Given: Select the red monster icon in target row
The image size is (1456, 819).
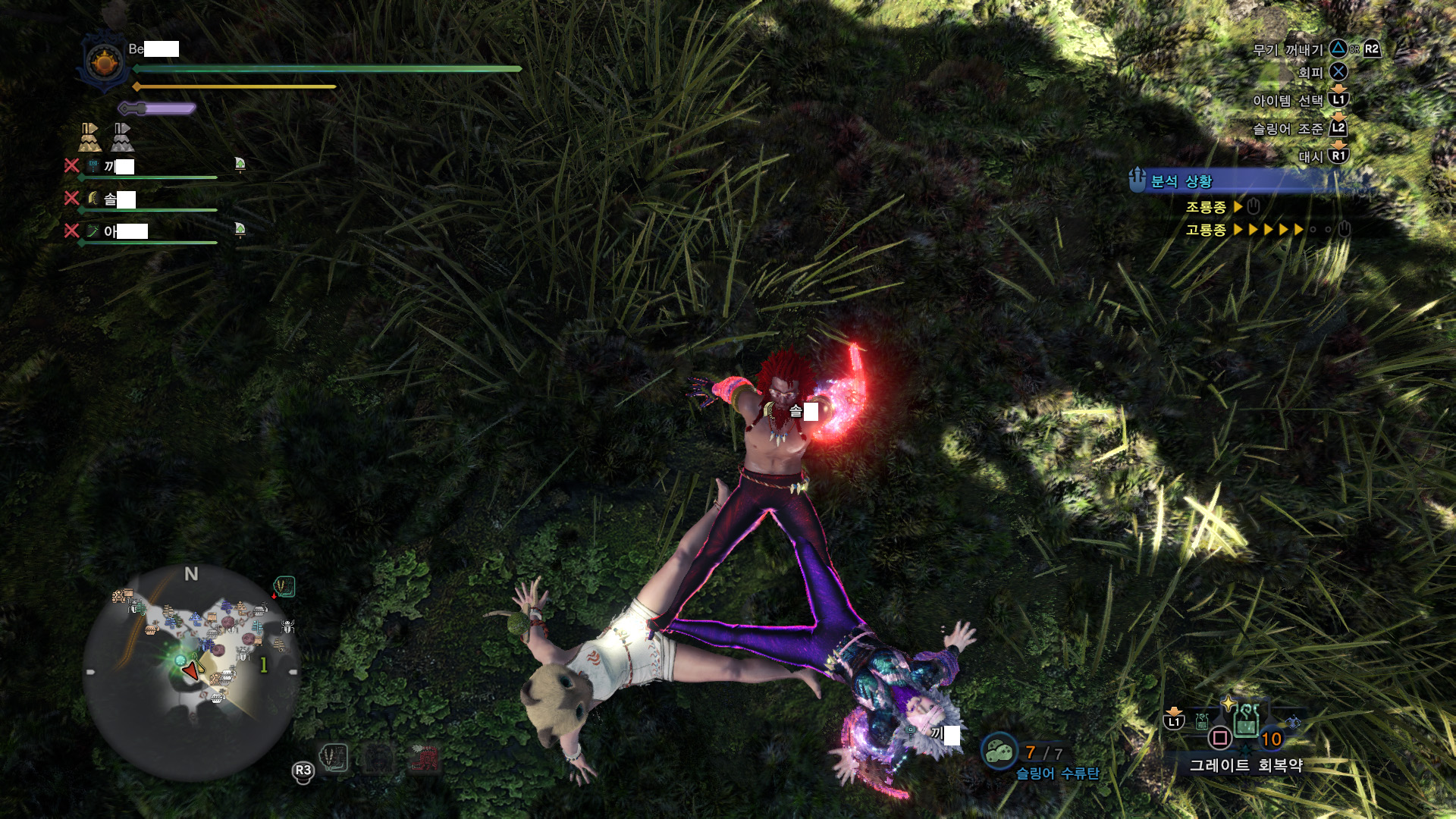Looking at the screenshot, I should [x=425, y=758].
